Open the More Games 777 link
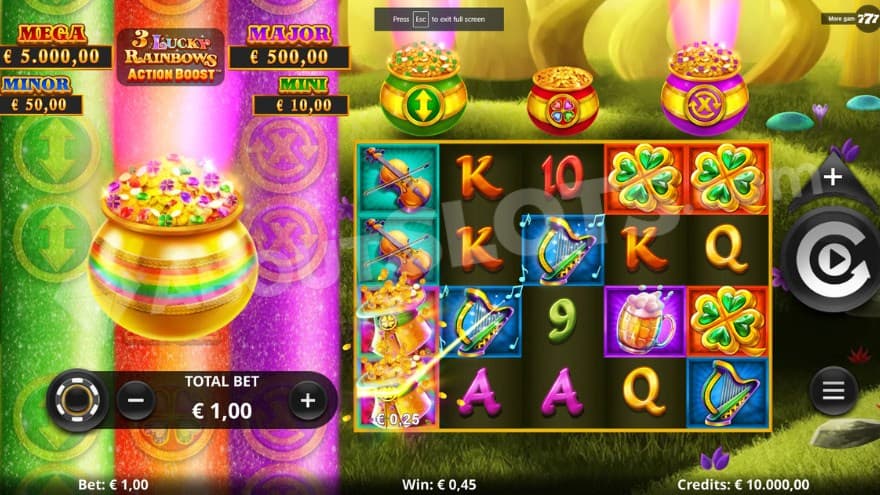880x495 pixels. (849, 18)
